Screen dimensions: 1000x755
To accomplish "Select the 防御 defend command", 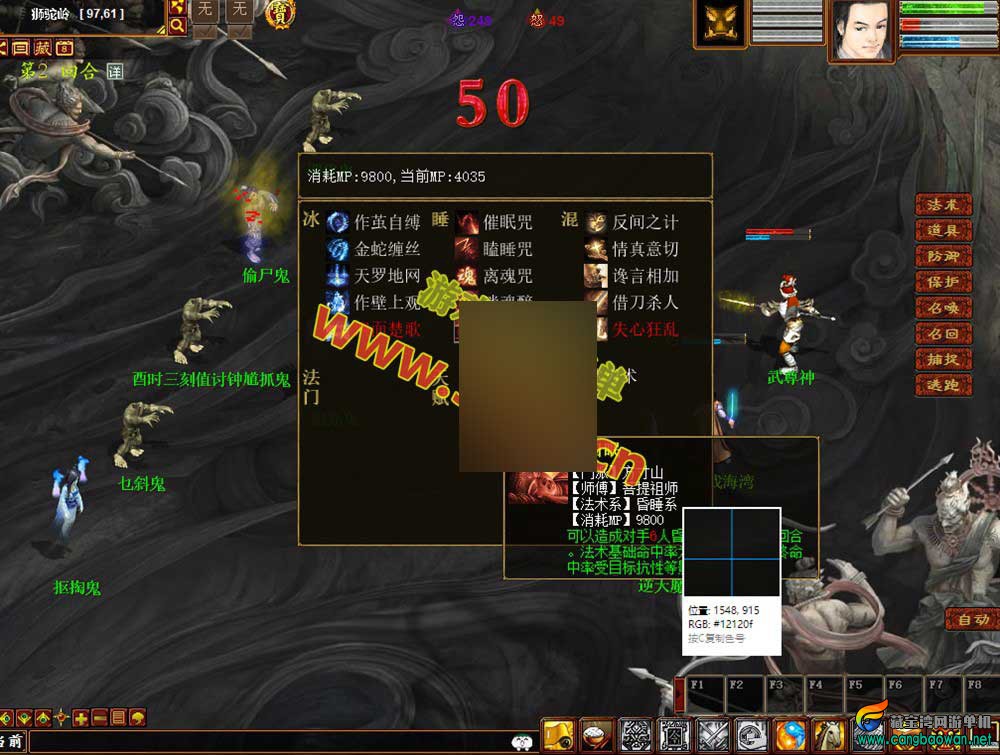I will tap(943, 256).
